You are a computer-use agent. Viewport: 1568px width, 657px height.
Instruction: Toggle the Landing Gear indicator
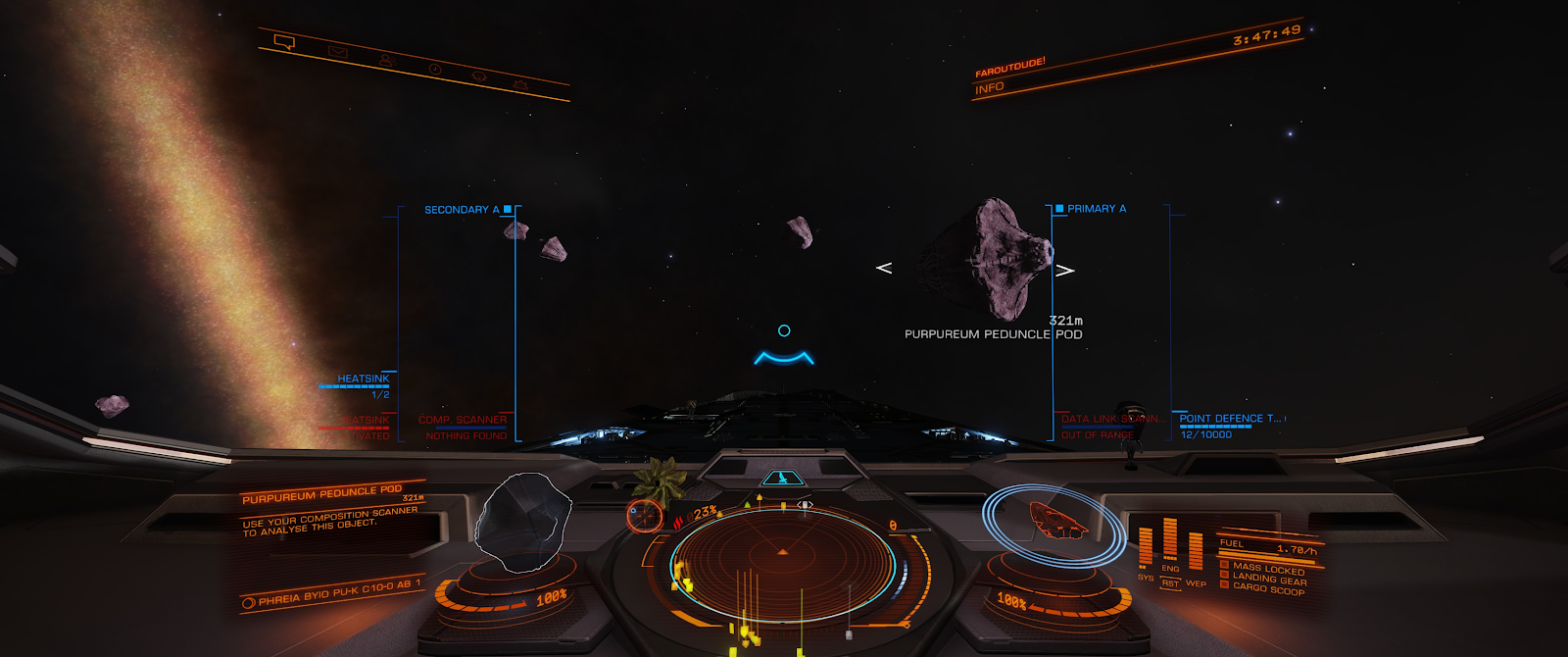tap(1269, 579)
